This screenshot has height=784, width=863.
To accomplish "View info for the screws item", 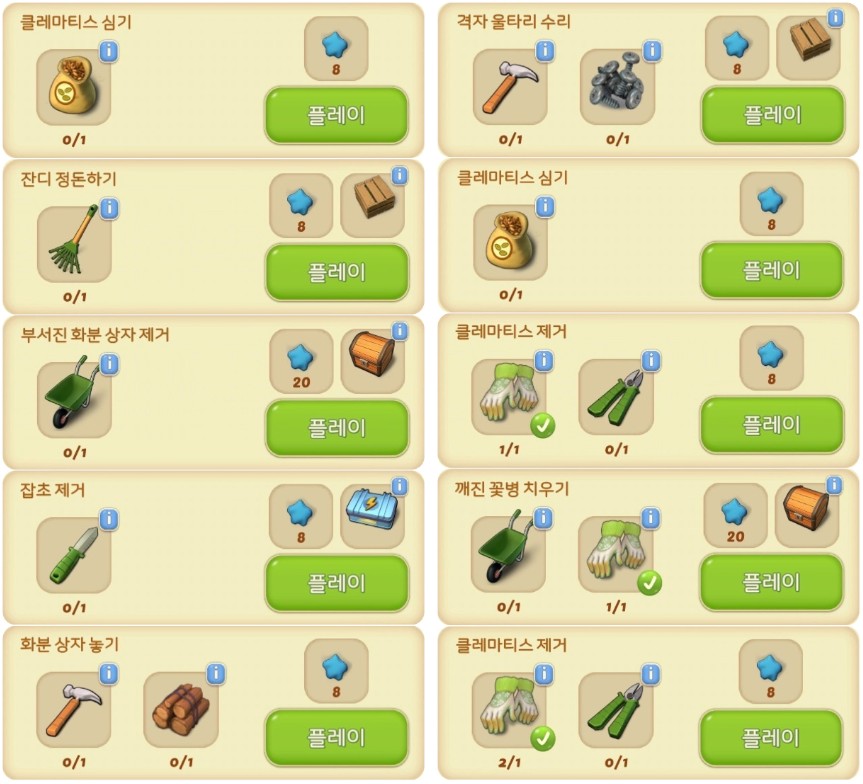I will (x=651, y=51).
